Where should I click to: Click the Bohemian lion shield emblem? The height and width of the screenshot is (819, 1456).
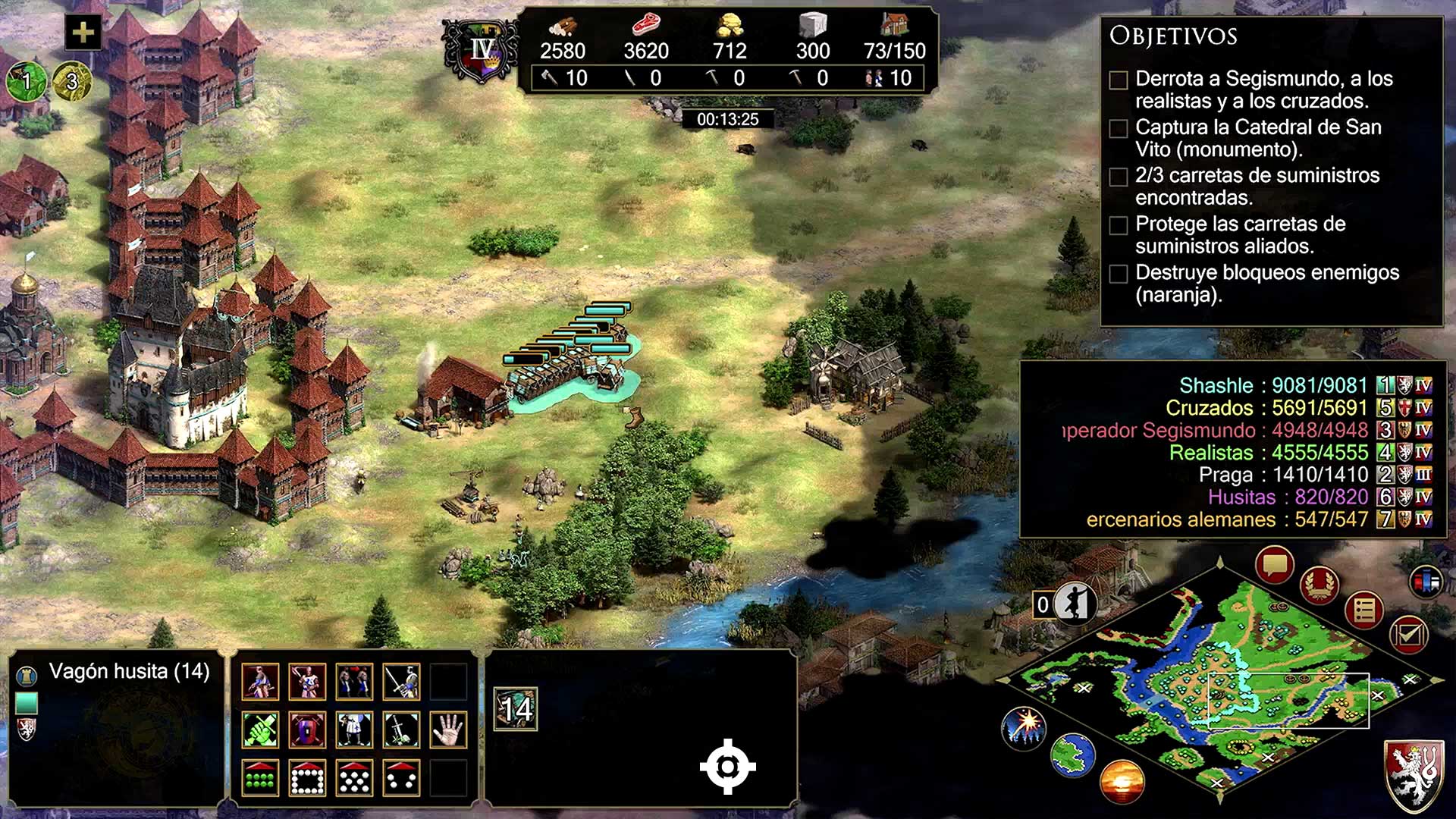point(1415,774)
